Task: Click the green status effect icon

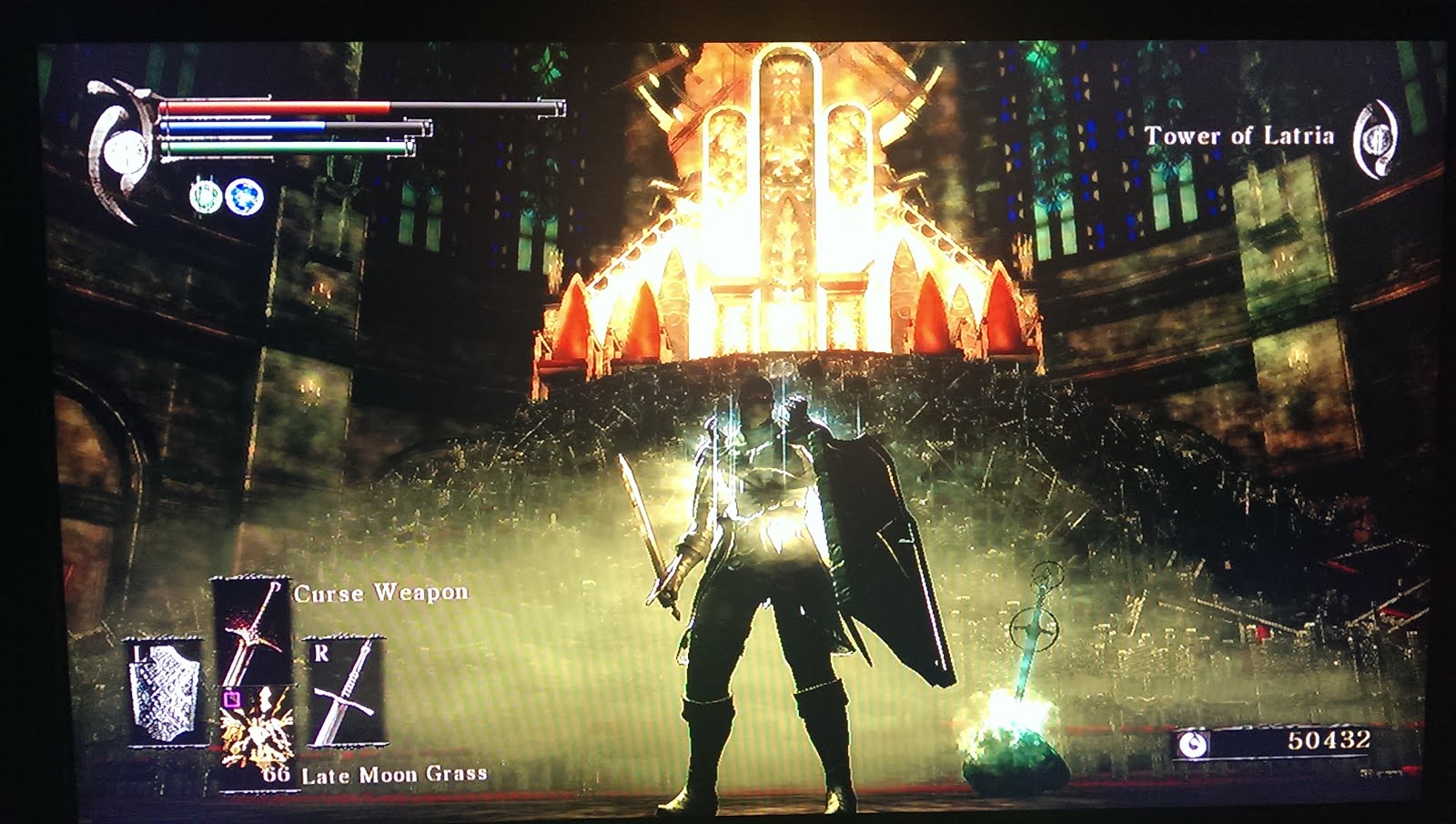Action: (x=205, y=196)
